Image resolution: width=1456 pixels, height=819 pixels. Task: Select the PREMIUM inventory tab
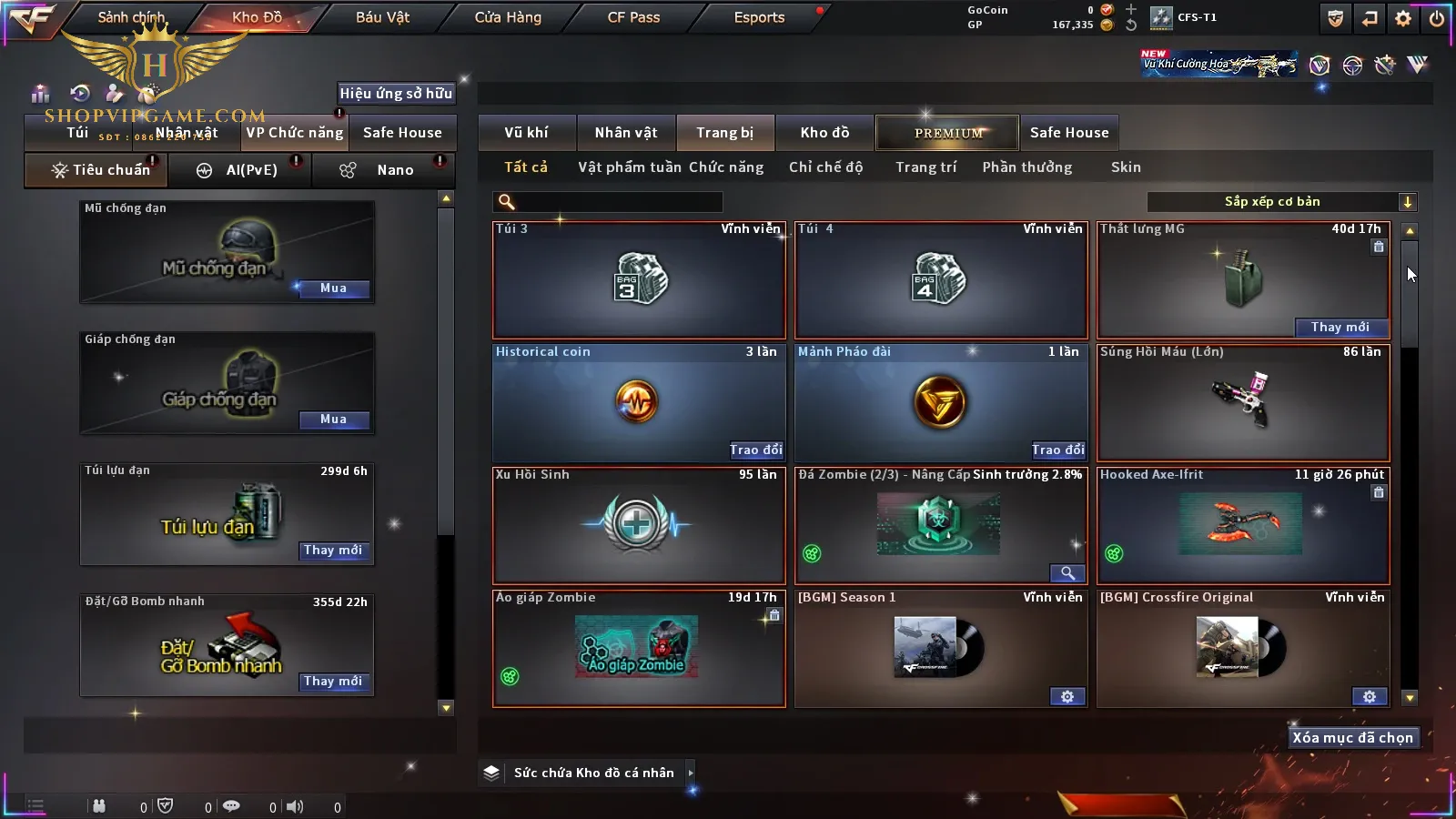coord(948,133)
